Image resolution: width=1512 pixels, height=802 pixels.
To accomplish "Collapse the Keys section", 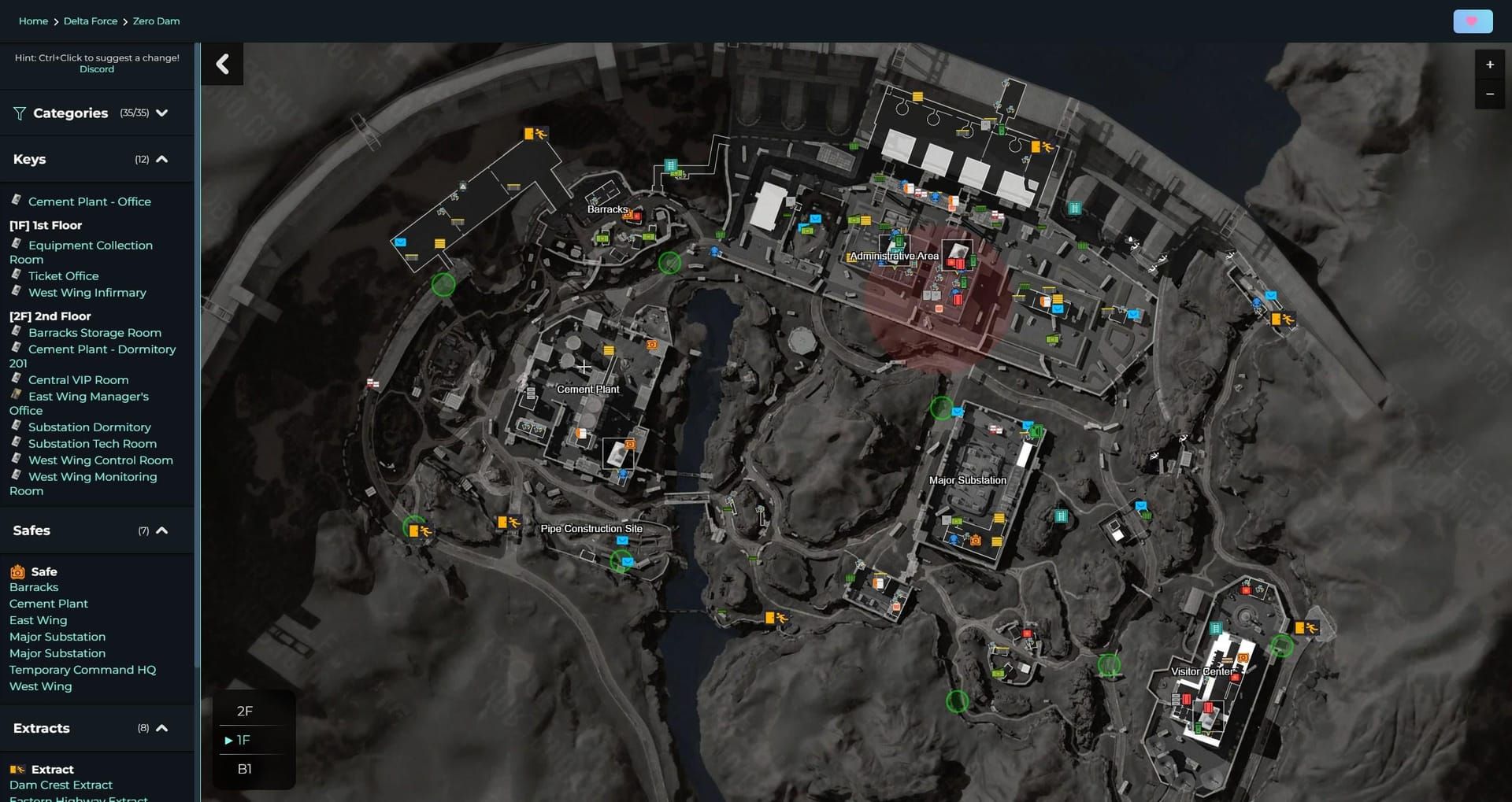I will (x=161, y=158).
